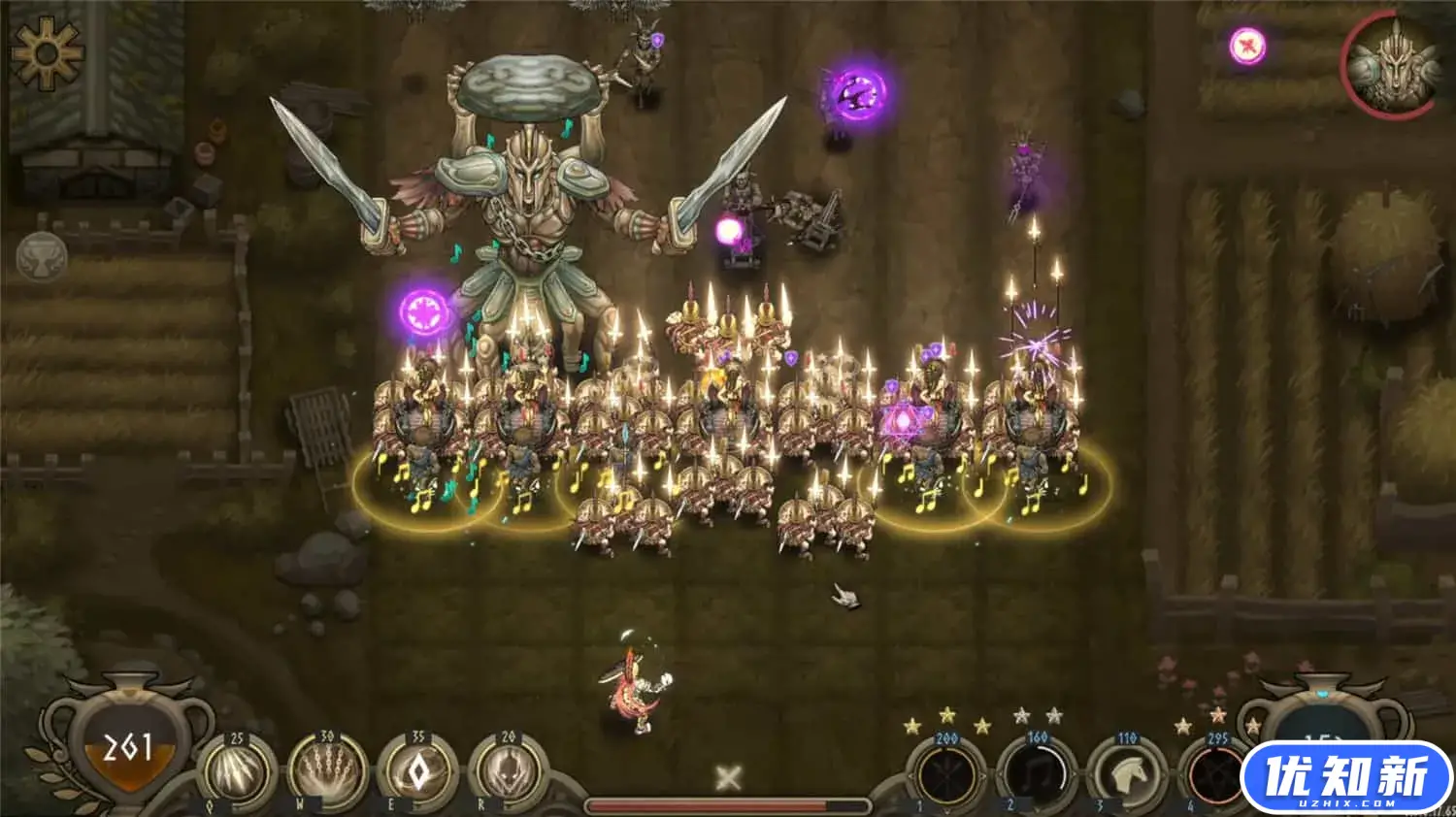
Task: Cast the R glowing-eyed helmet ability
Action: pyautogui.click(x=508, y=773)
